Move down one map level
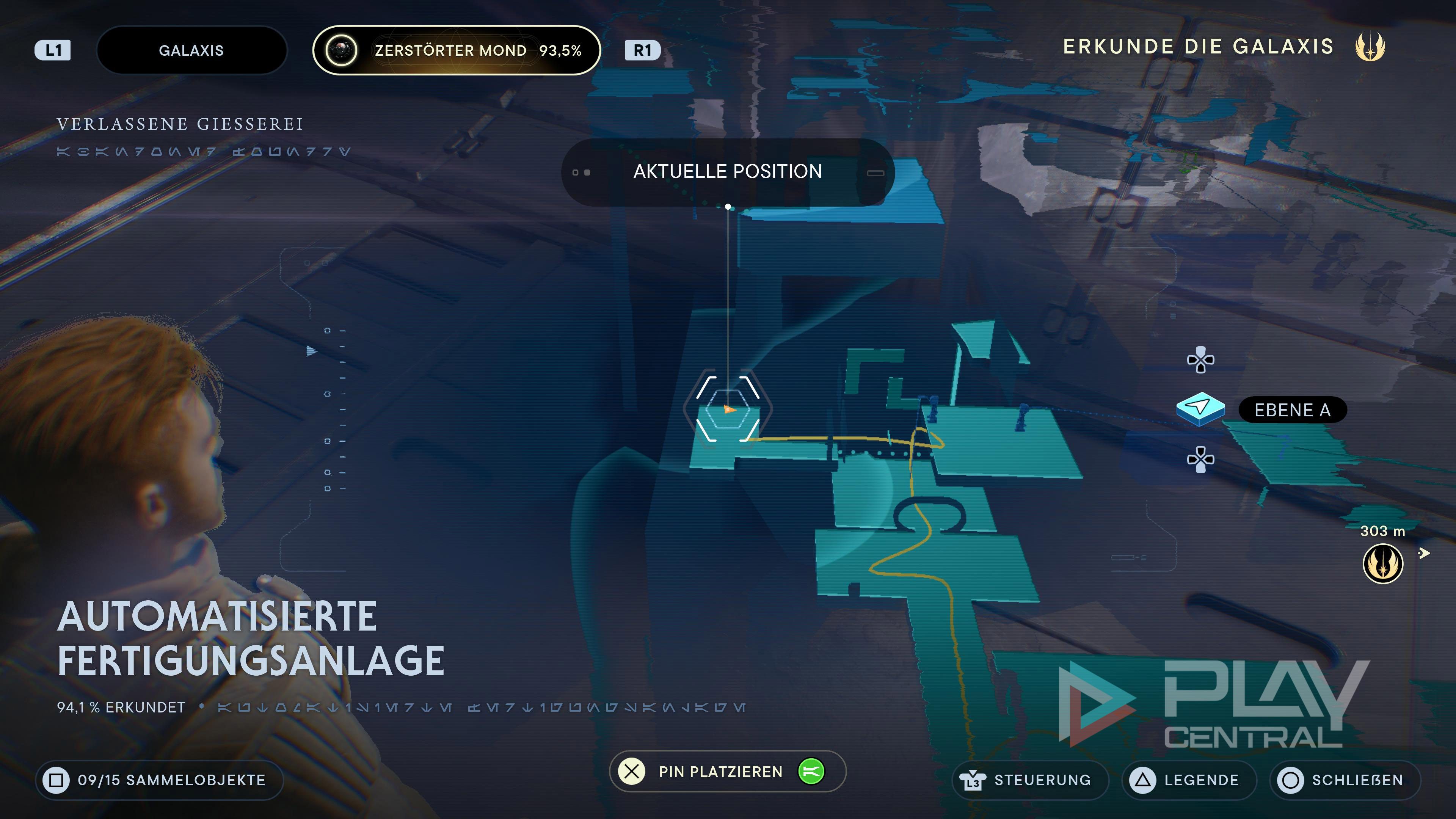Viewport: 1456px width, 819px height. (1200, 459)
